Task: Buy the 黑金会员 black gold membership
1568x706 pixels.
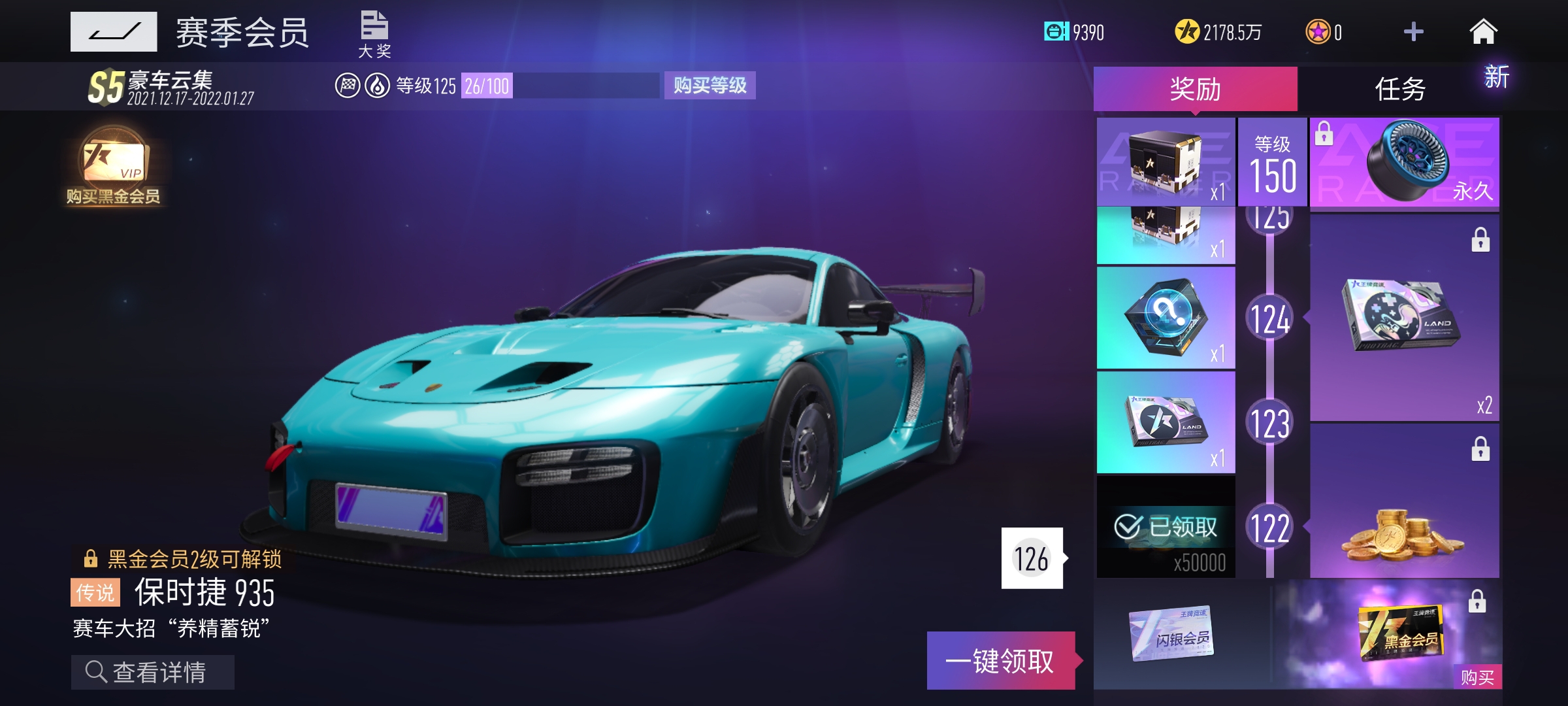Action: pyautogui.click(x=1477, y=677)
